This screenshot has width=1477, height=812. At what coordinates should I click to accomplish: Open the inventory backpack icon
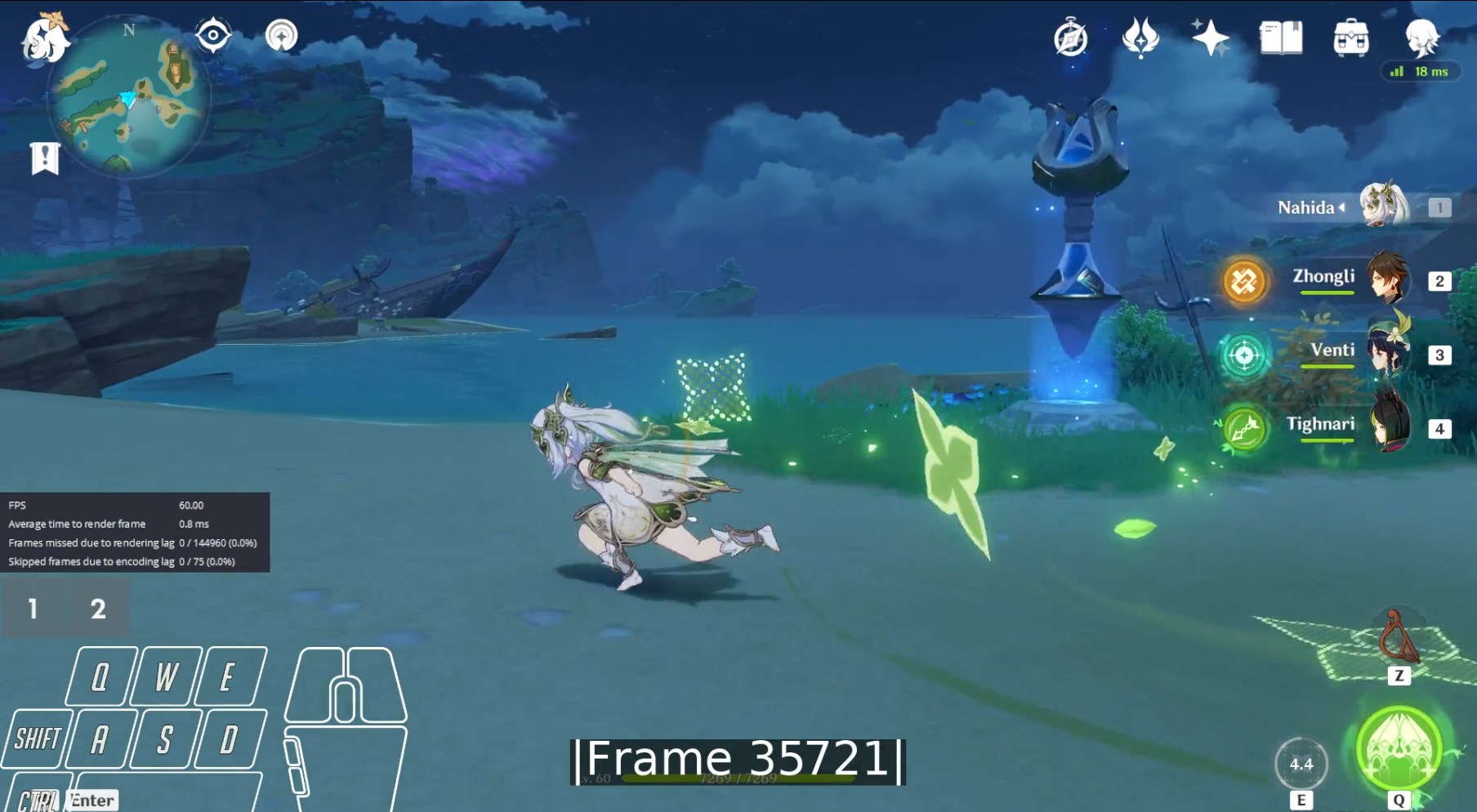(x=1350, y=38)
